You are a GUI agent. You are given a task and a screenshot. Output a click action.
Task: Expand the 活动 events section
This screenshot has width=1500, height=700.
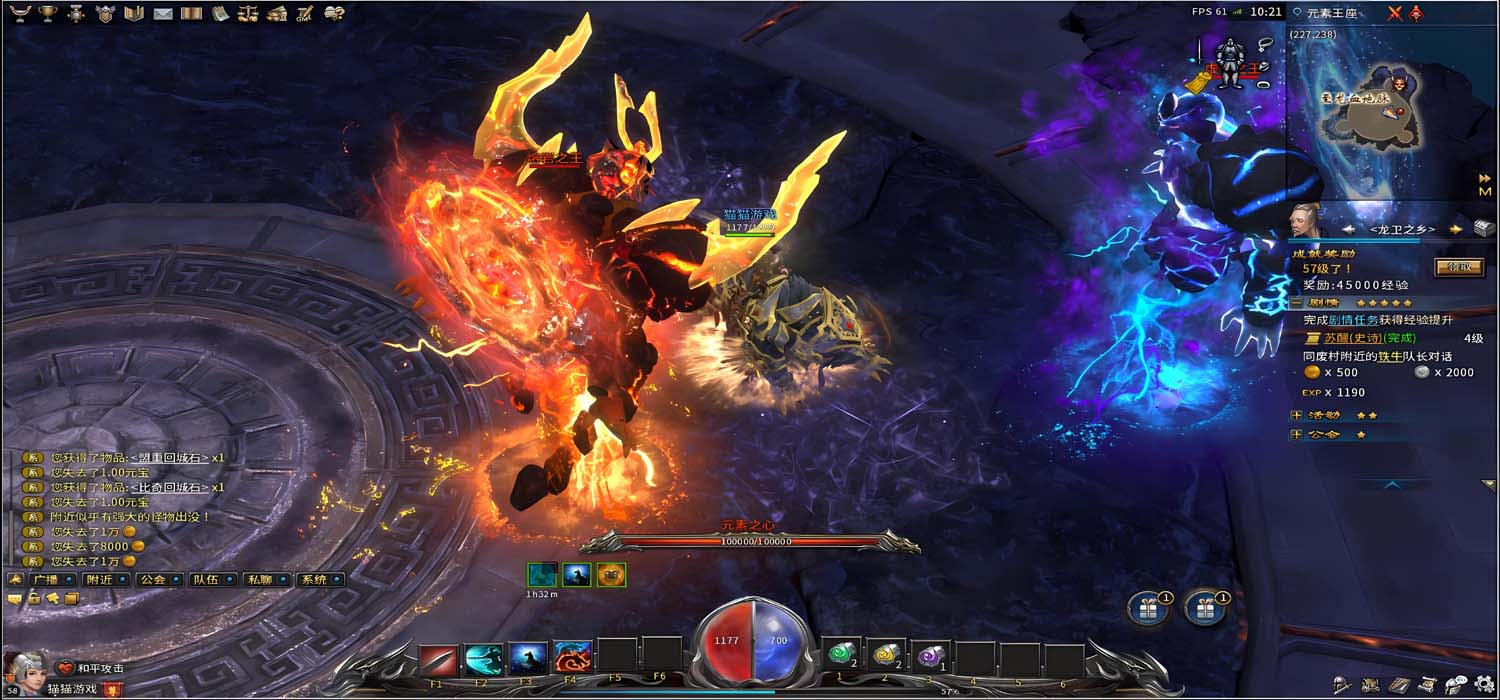pyautogui.click(x=1296, y=415)
